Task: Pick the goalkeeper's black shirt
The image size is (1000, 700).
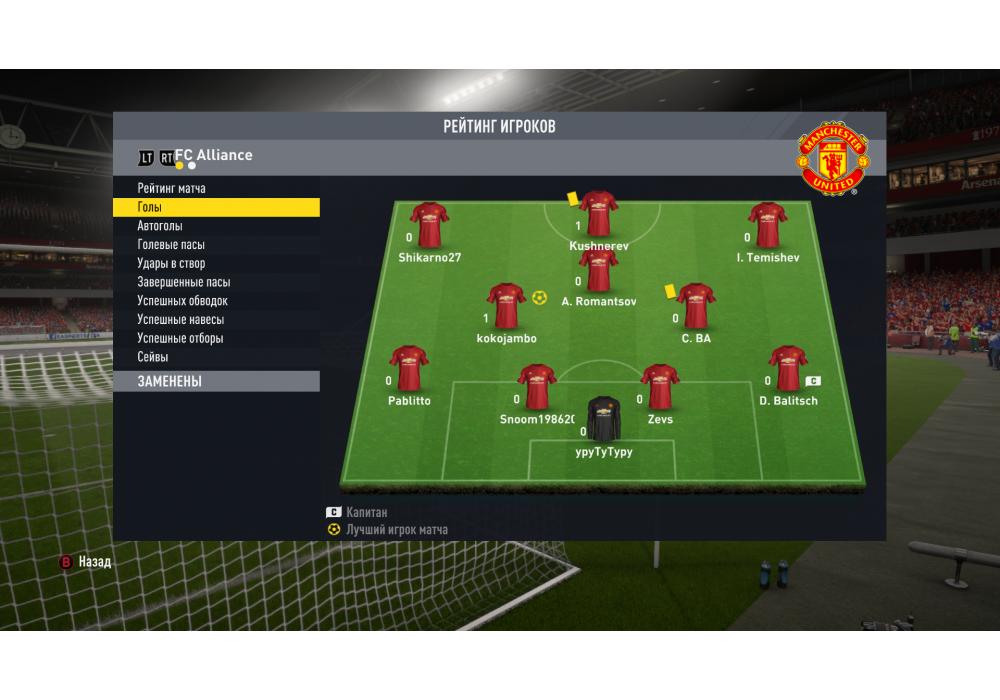Action: point(604,419)
